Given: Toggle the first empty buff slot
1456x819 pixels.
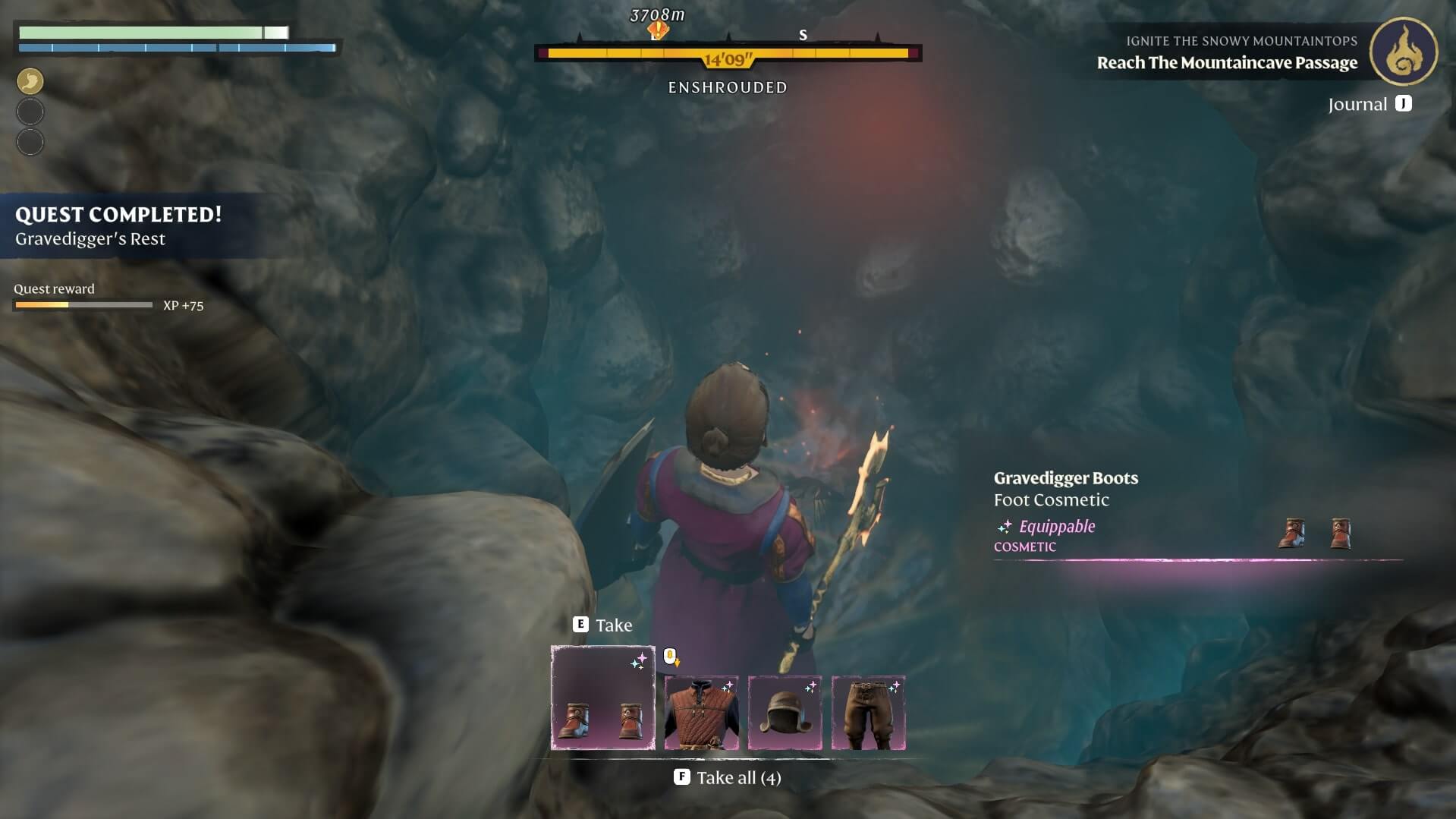Looking at the screenshot, I should pyautogui.click(x=30, y=112).
